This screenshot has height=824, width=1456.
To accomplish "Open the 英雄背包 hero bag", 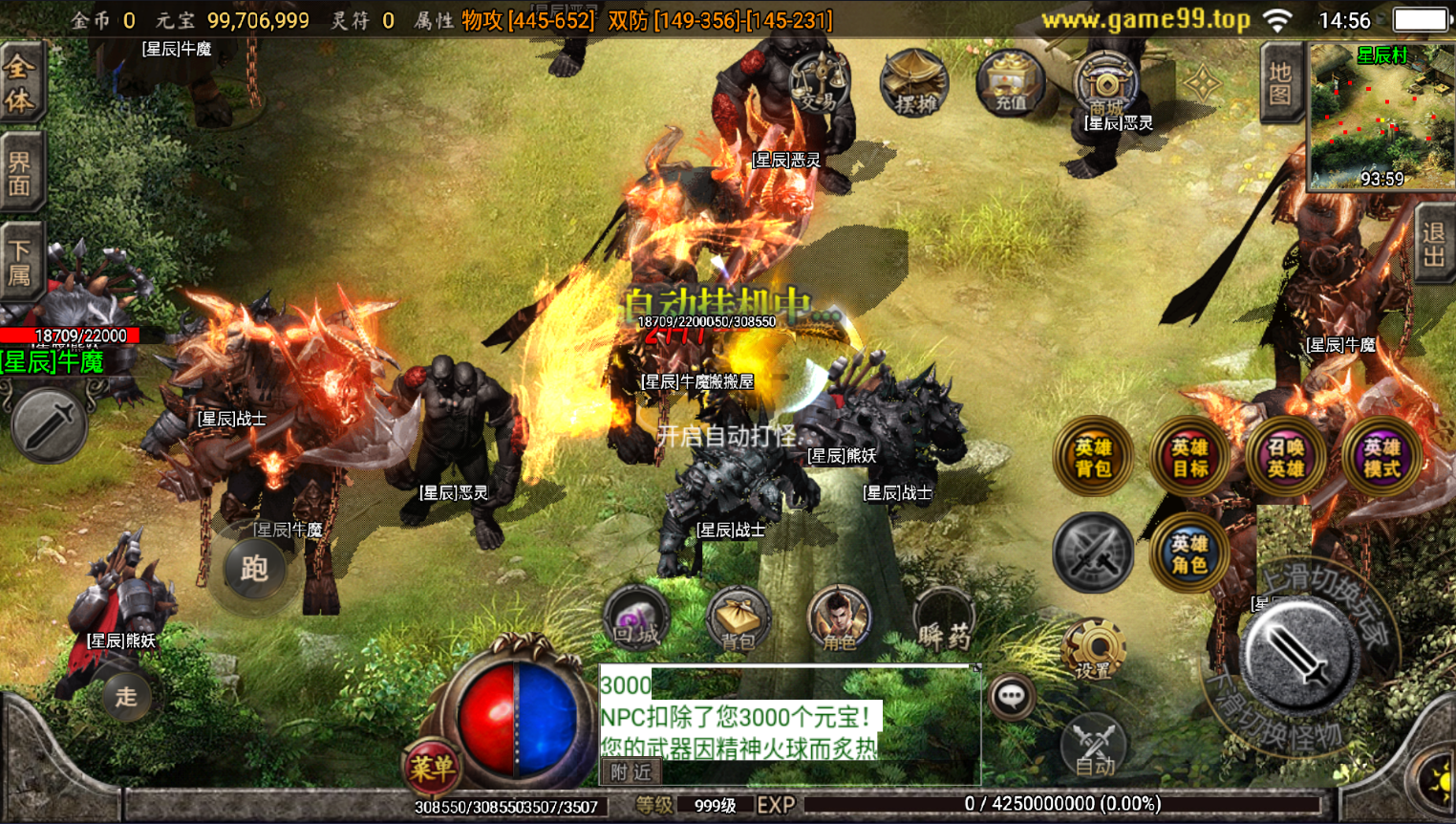I will pyautogui.click(x=1093, y=457).
